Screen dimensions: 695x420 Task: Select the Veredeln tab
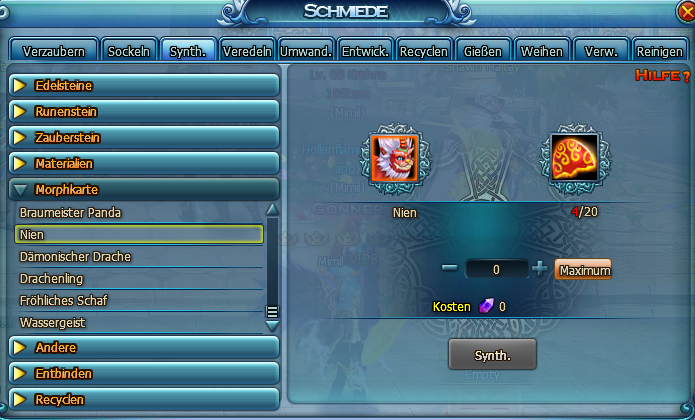pos(247,51)
